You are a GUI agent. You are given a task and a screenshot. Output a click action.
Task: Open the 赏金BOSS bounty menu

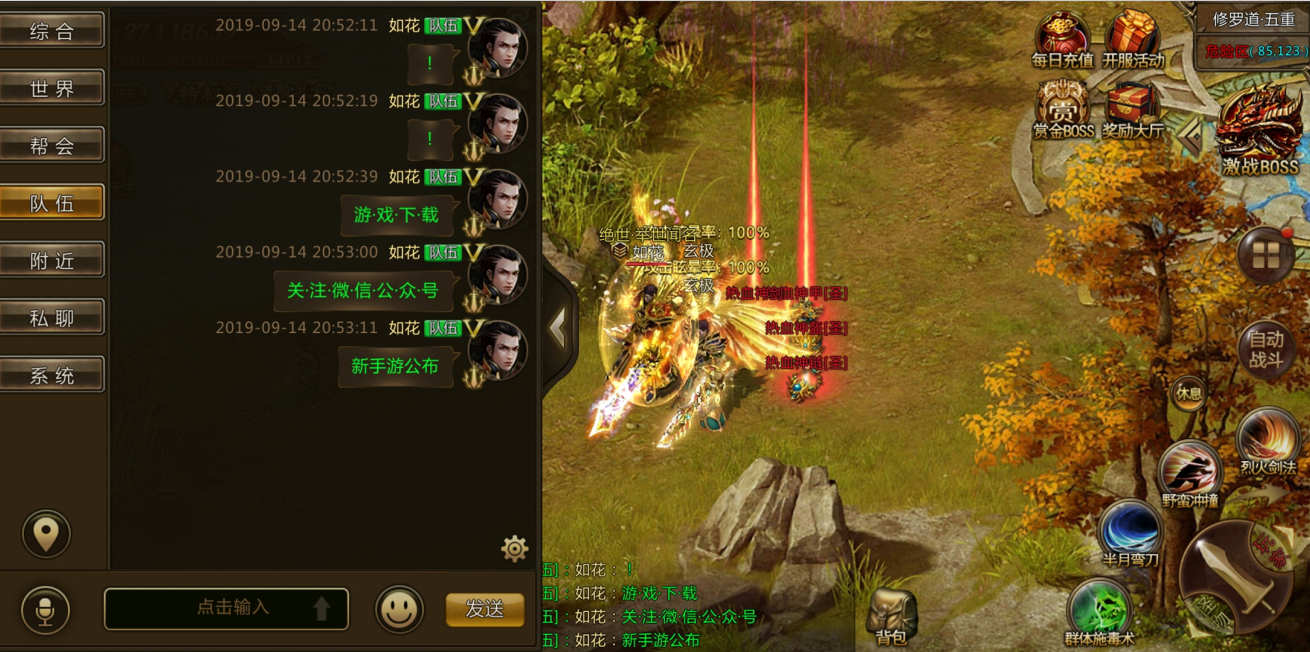pos(1063,108)
